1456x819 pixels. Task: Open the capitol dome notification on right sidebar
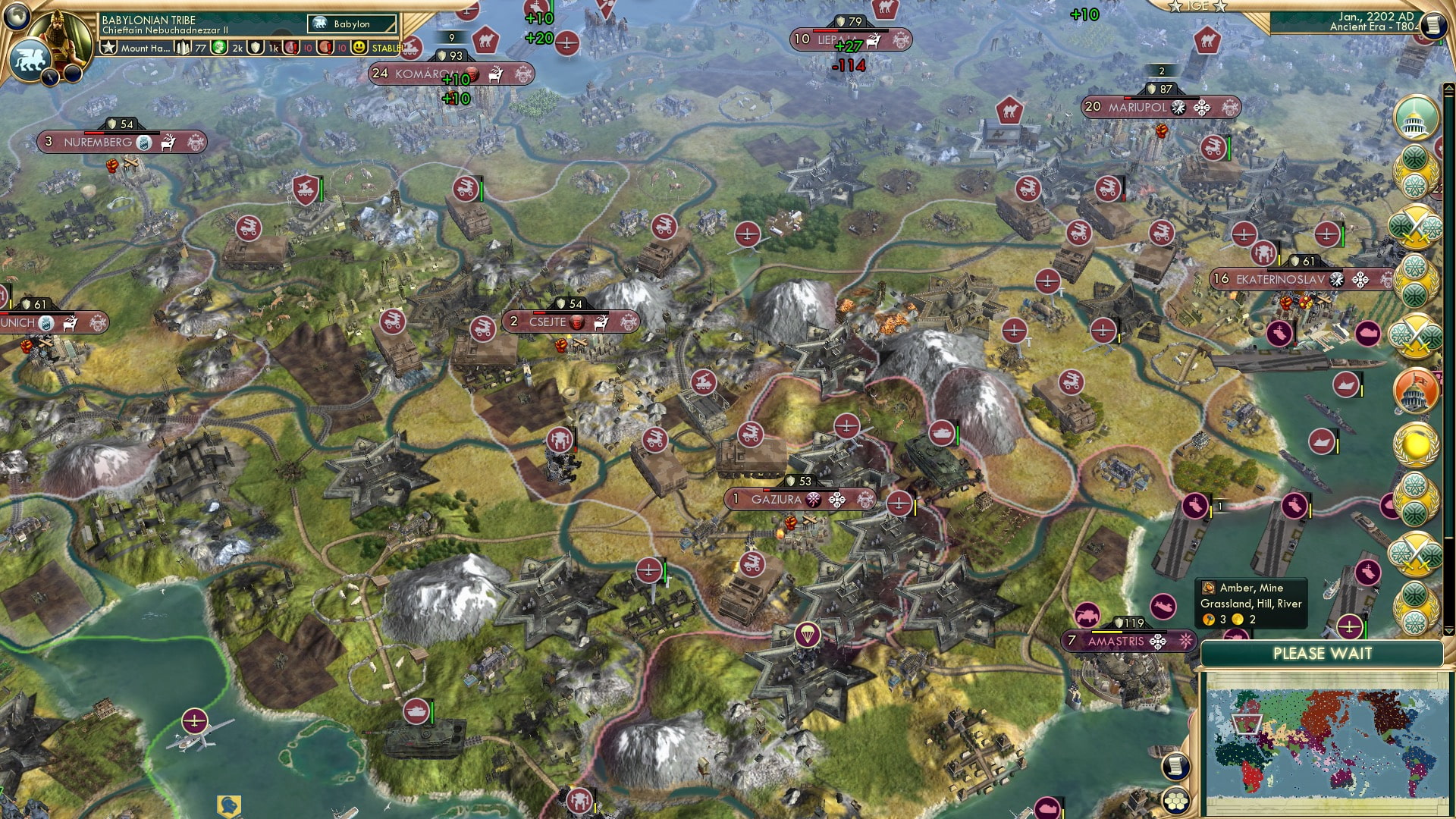tap(1415, 115)
